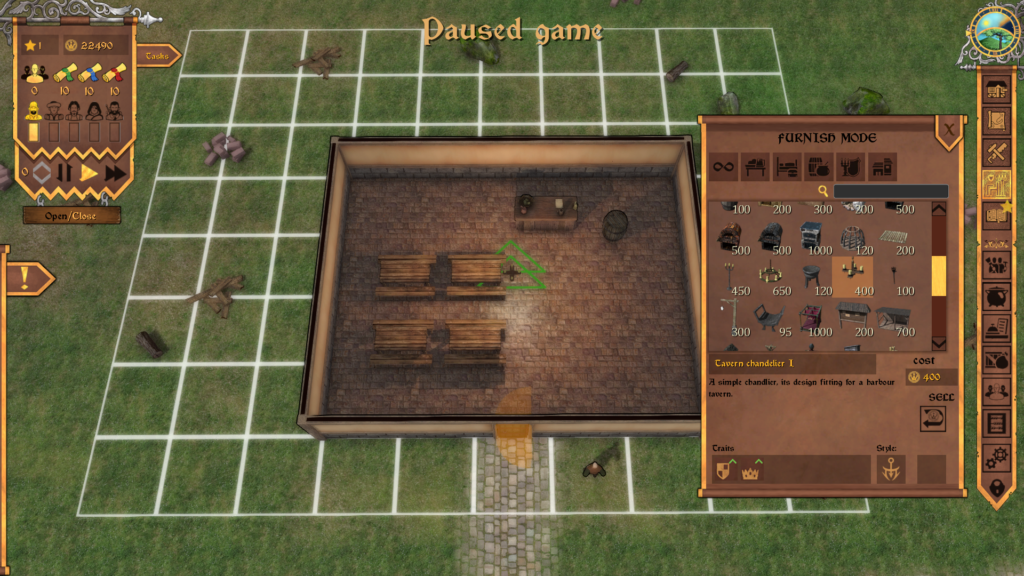Screen dimensions: 1024x576
Task: Open the cooking pot menu
Action: 997,297
